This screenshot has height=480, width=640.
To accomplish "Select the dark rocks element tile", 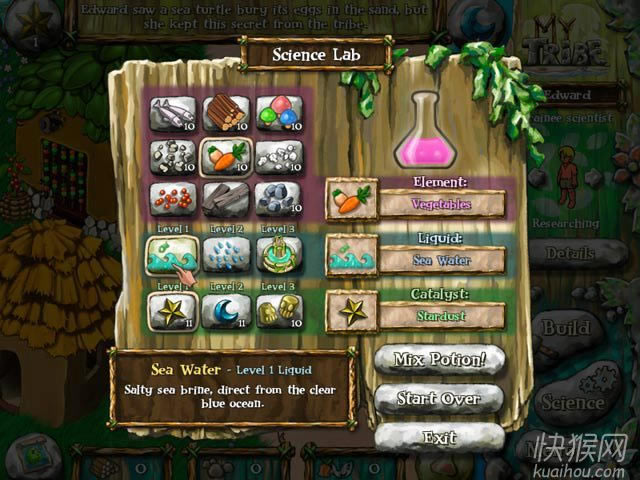I will (x=277, y=198).
